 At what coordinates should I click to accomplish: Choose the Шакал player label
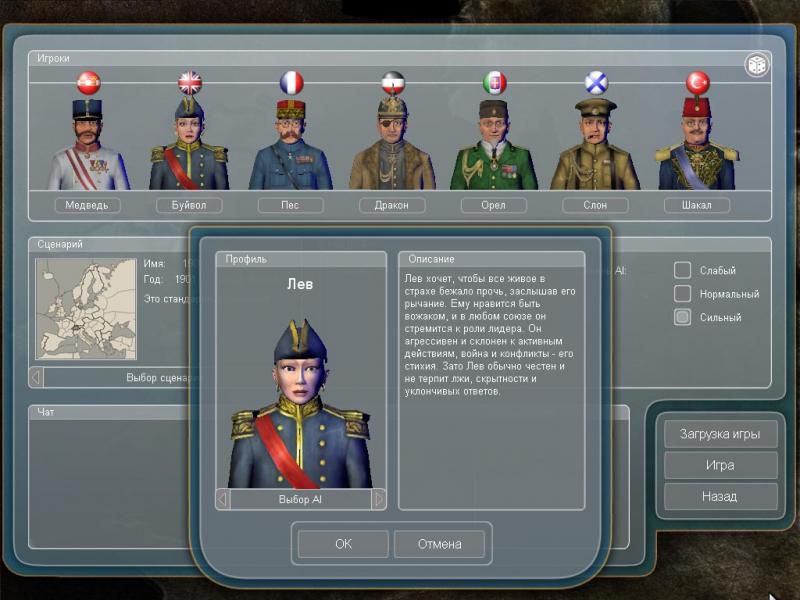[697, 205]
